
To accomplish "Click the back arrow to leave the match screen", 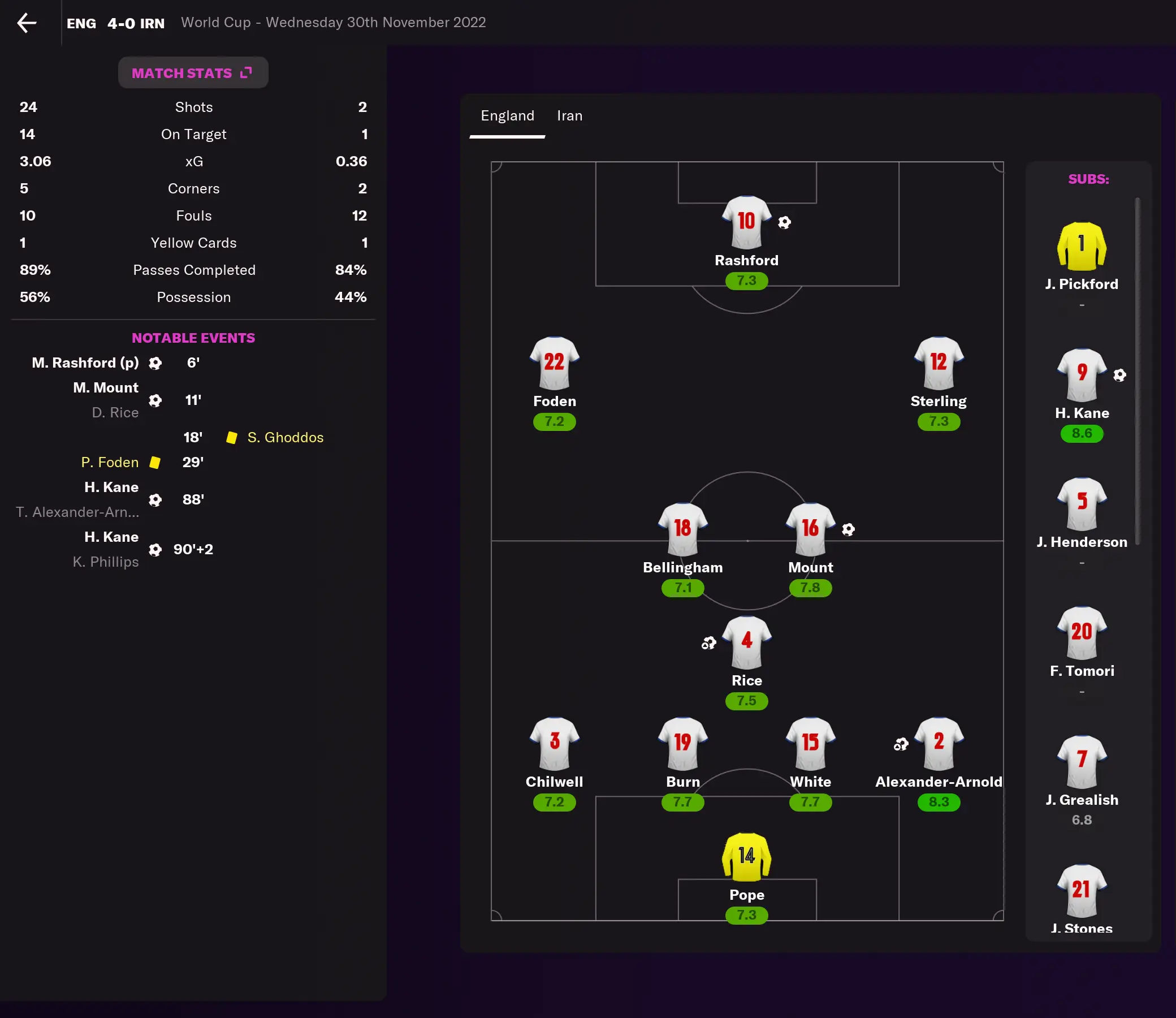I will click(x=25, y=23).
